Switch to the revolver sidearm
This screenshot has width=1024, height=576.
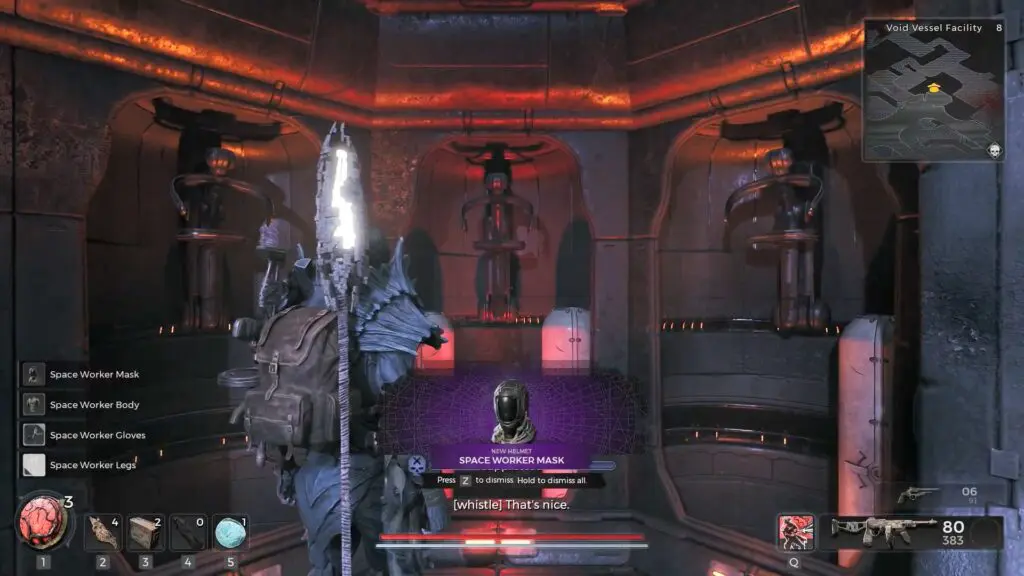pos(917,494)
